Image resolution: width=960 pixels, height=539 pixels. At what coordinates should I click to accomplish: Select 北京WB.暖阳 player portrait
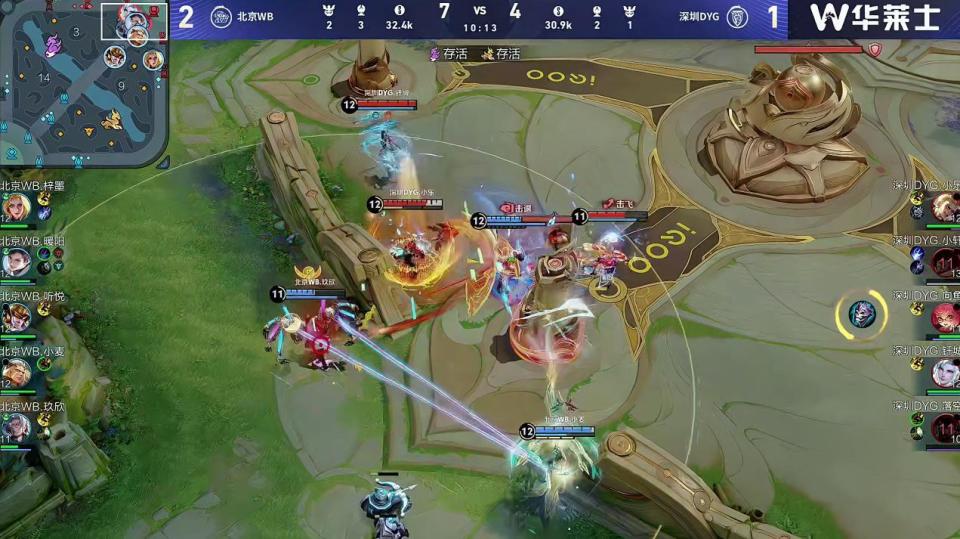coord(14,262)
